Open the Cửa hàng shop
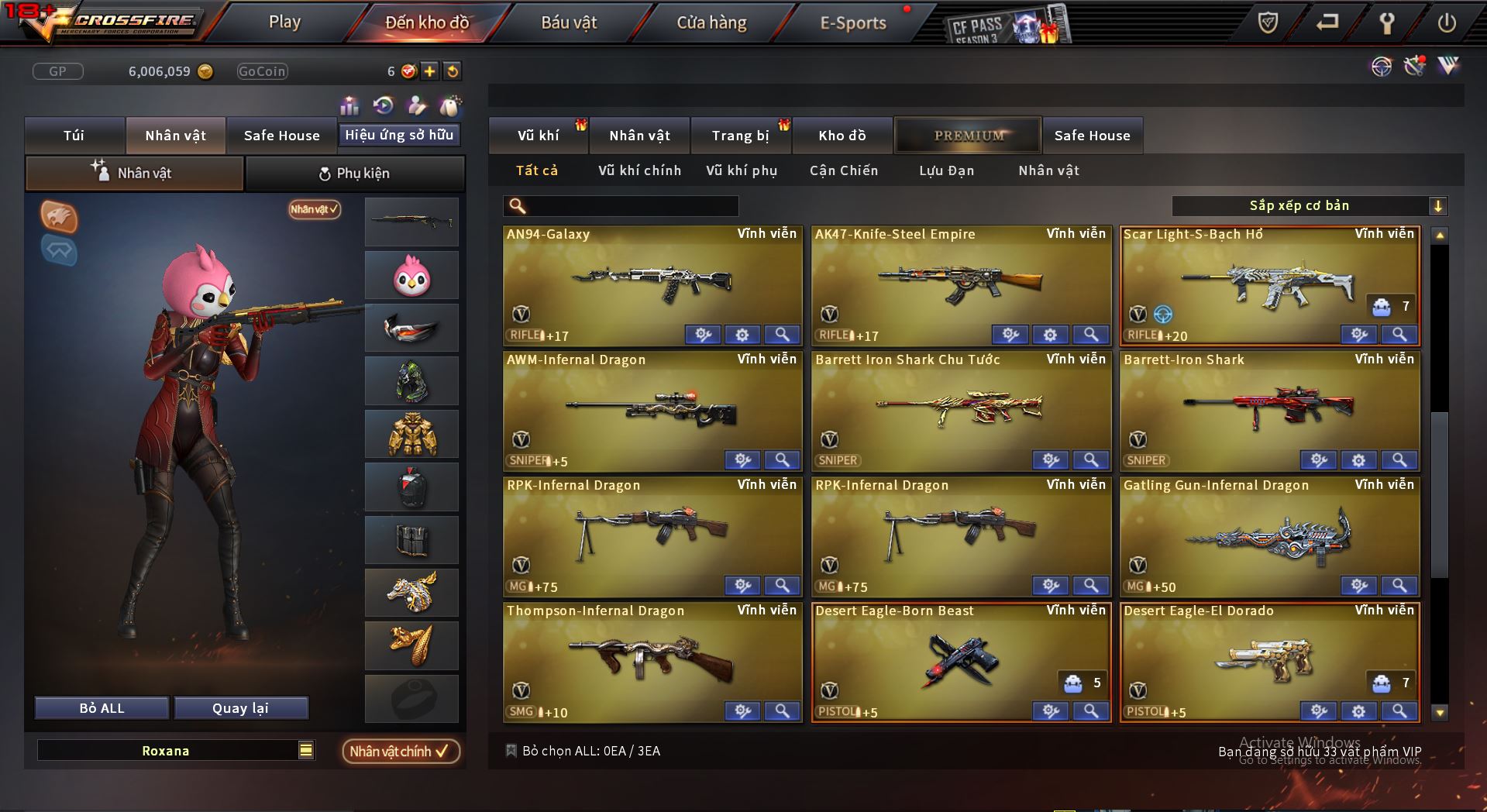Screen dimensions: 1487x812 tap(711, 23)
